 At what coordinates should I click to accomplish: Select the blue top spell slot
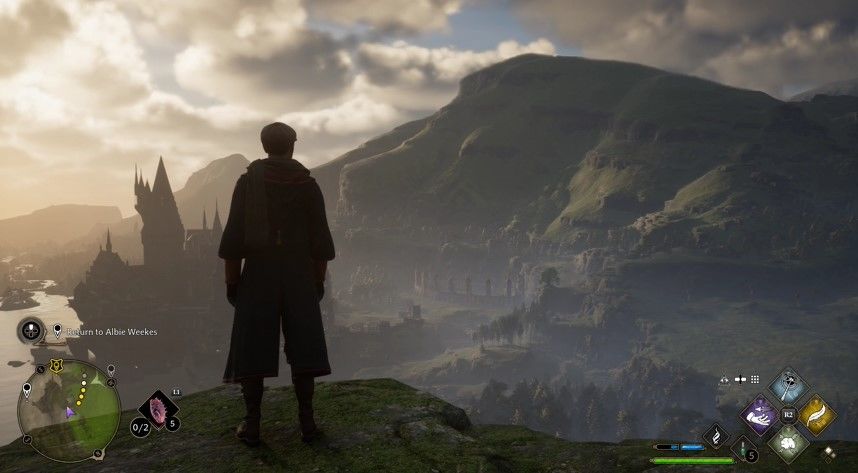point(788,385)
